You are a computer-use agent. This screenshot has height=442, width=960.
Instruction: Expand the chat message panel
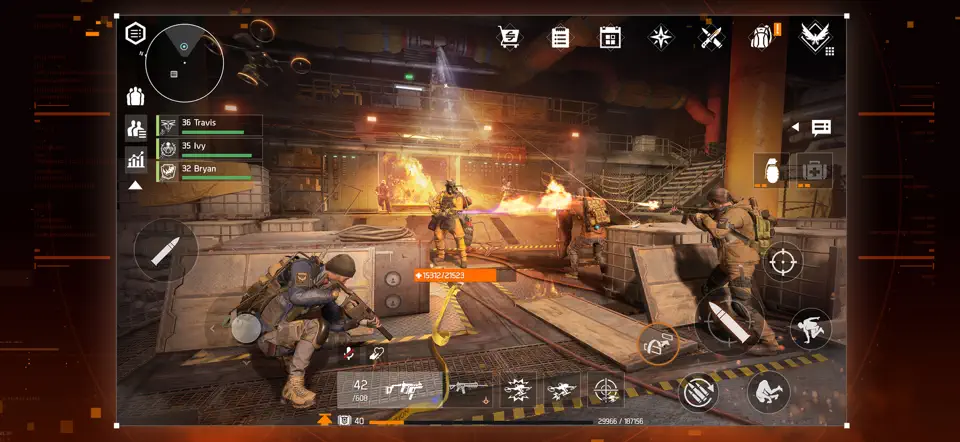(821, 128)
